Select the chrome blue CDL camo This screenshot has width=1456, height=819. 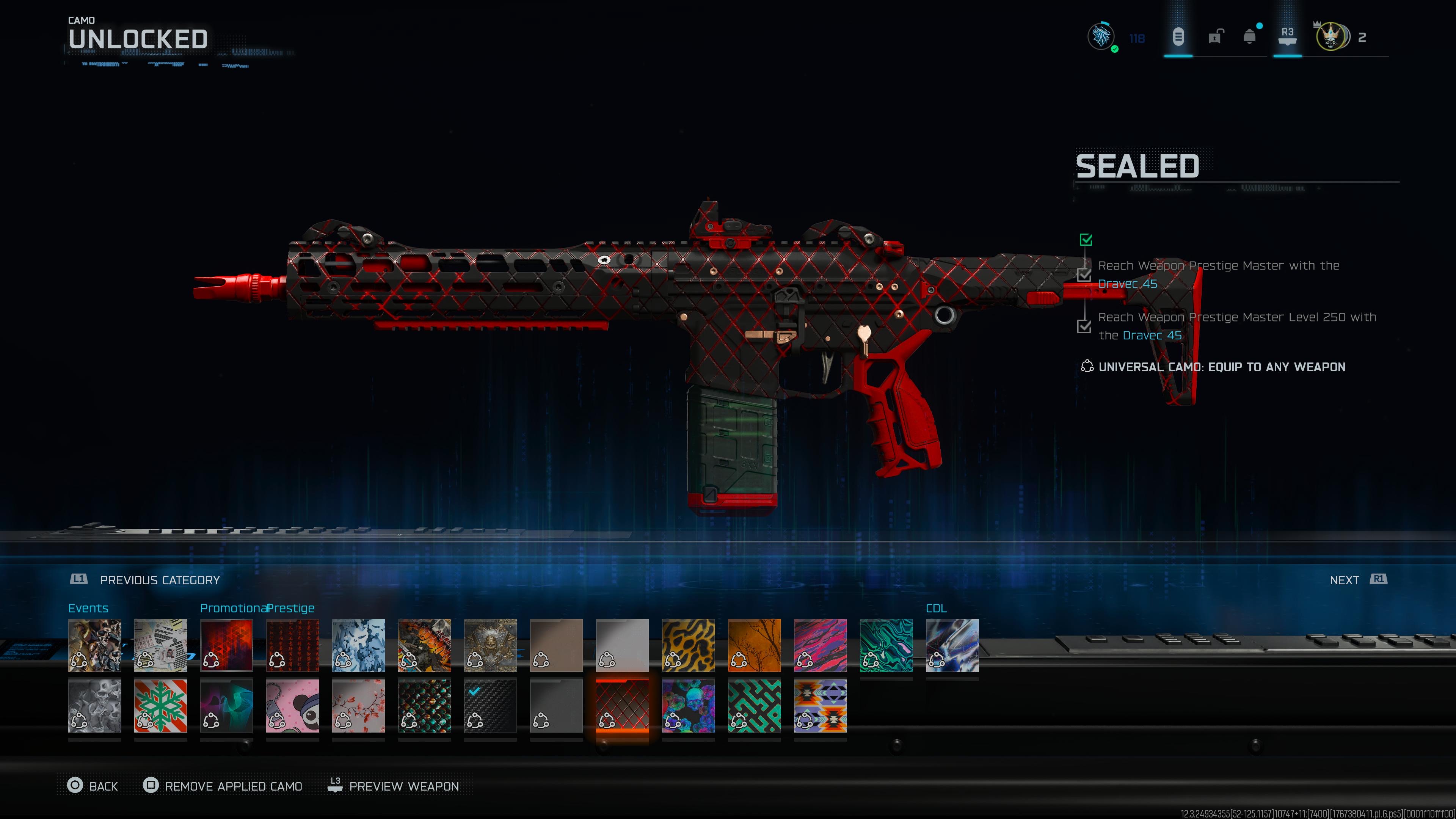coord(952,645)
